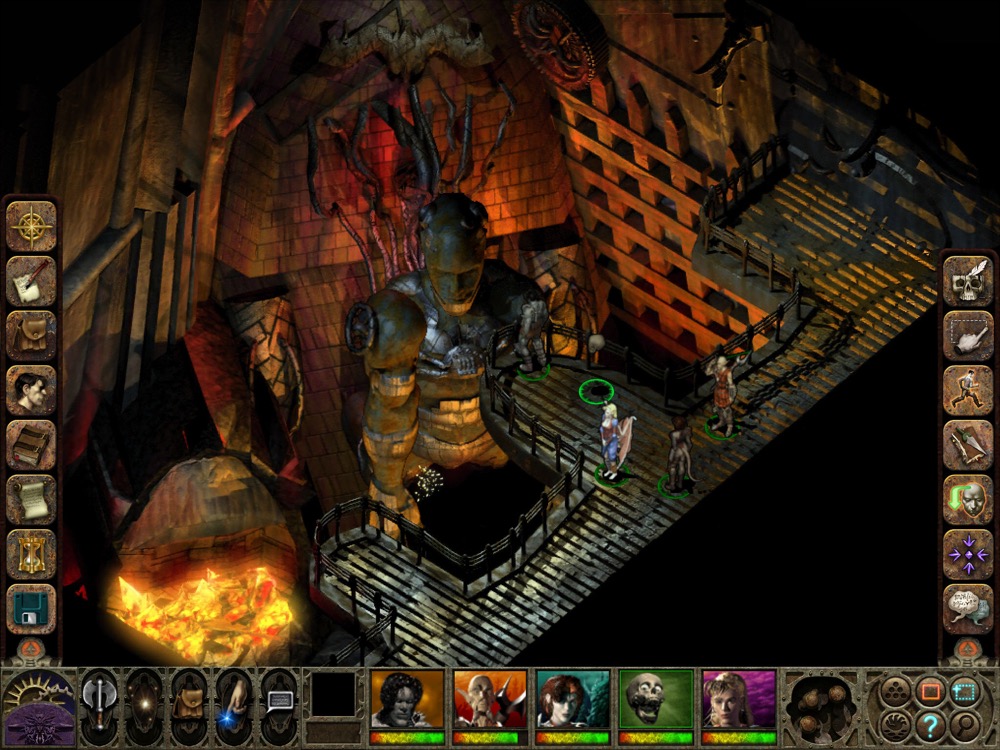Activate the pointing hand selection icon
This screenshot has height=750, width=1000.
point(967,336)
